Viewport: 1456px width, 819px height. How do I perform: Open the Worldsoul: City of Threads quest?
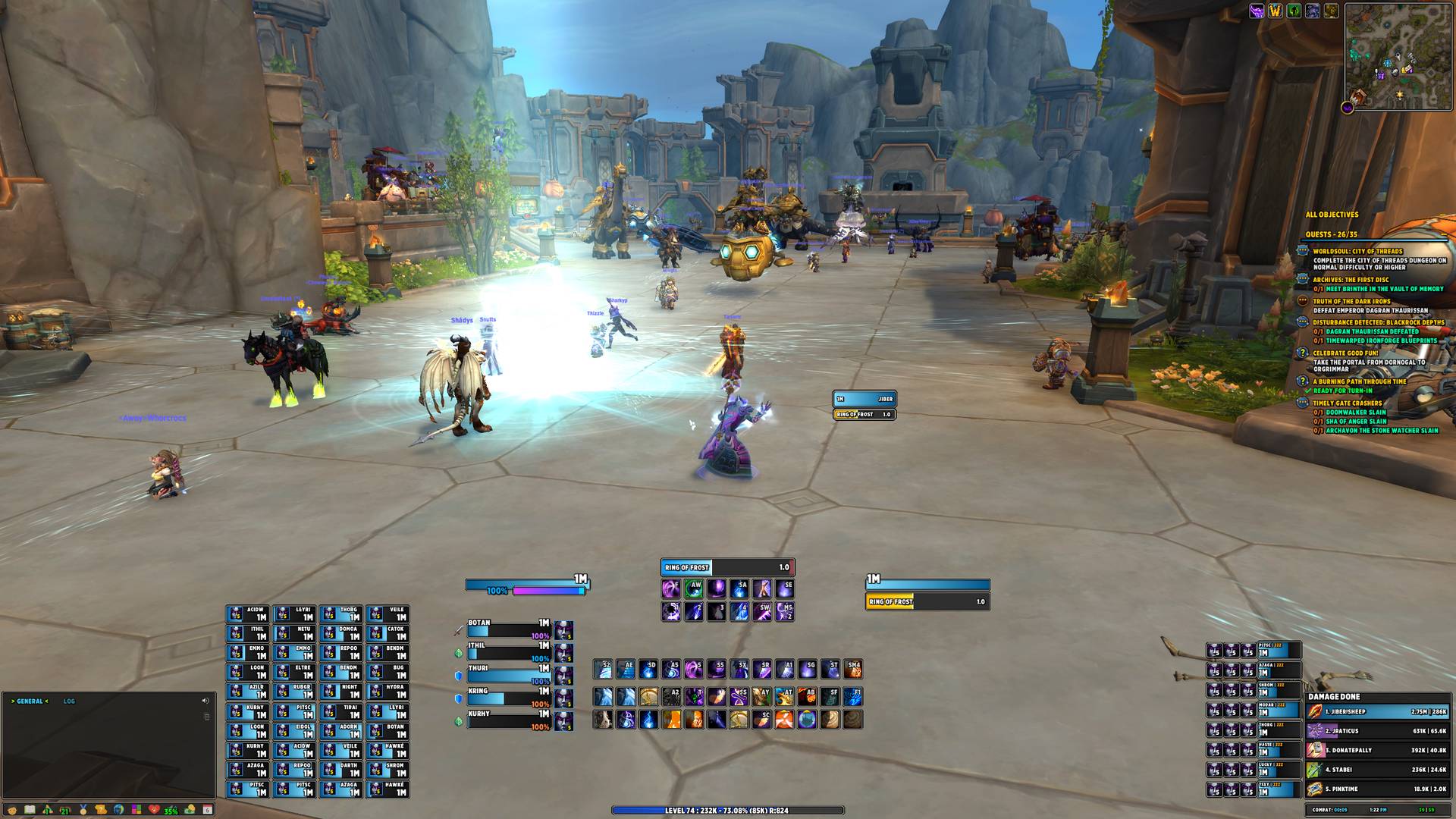(x=1357, y=251)
